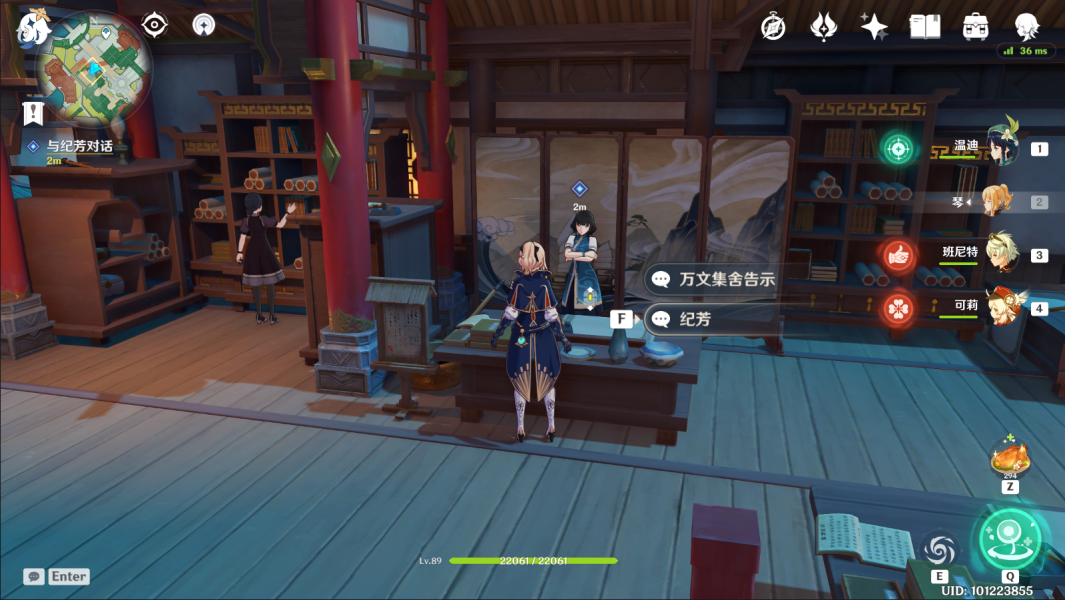Open the adventurer handbook book icon
Image resolution: width=1065 pixels, height=600 pixels.
pos(924,27)
